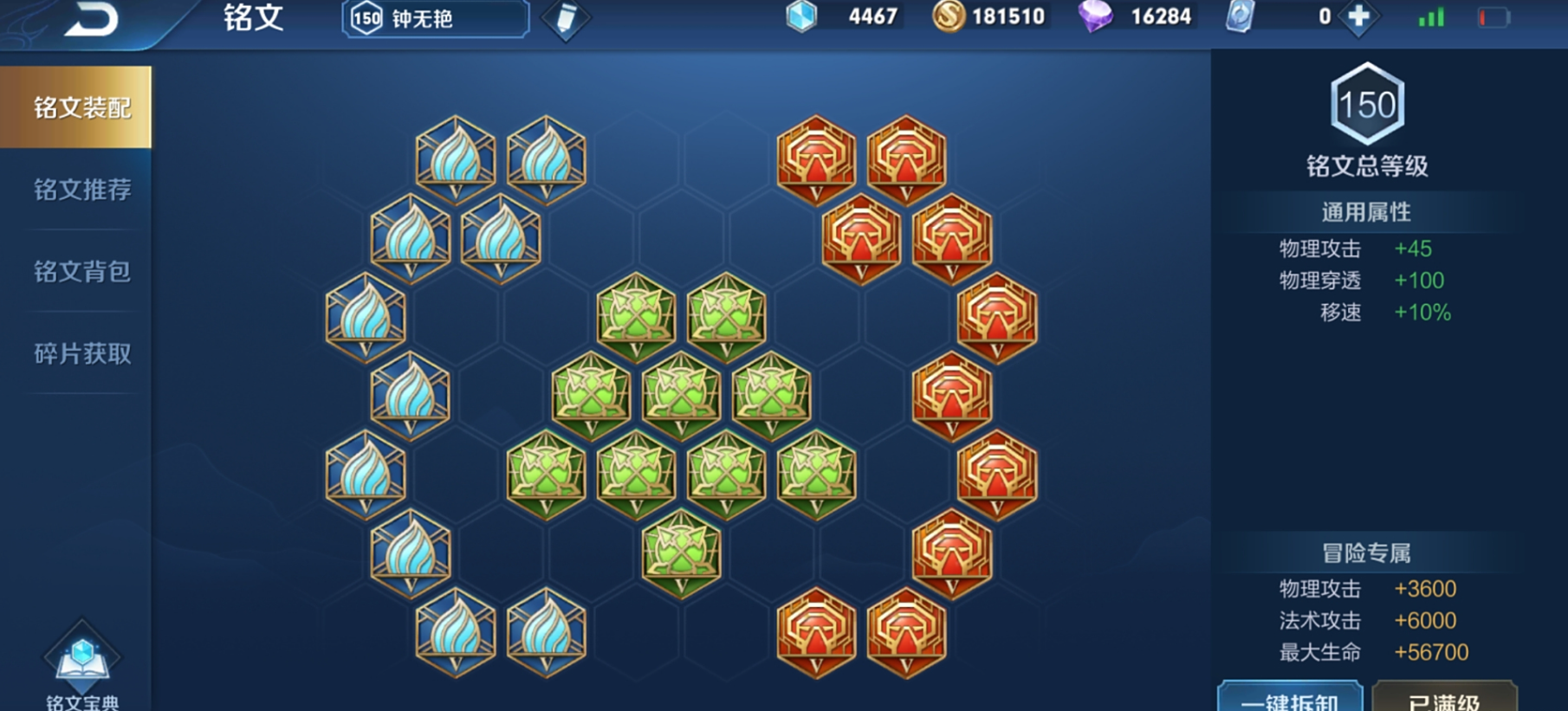This screenshot has width=1568, height=711.
Task: Click the blue rune fragment currency icon
Action: [x=801, y=16]
